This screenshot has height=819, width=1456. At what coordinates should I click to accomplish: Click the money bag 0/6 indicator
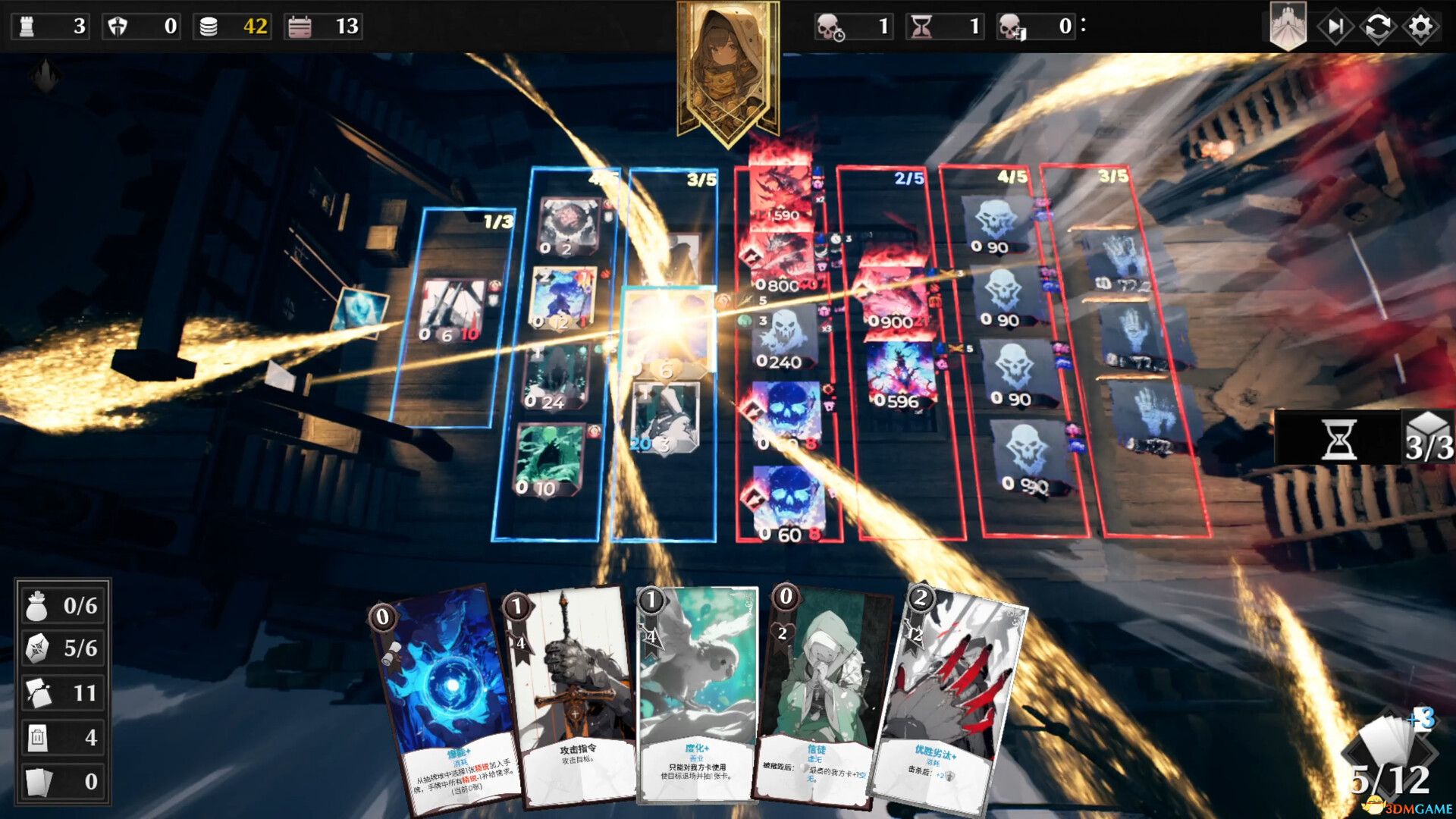61,606
